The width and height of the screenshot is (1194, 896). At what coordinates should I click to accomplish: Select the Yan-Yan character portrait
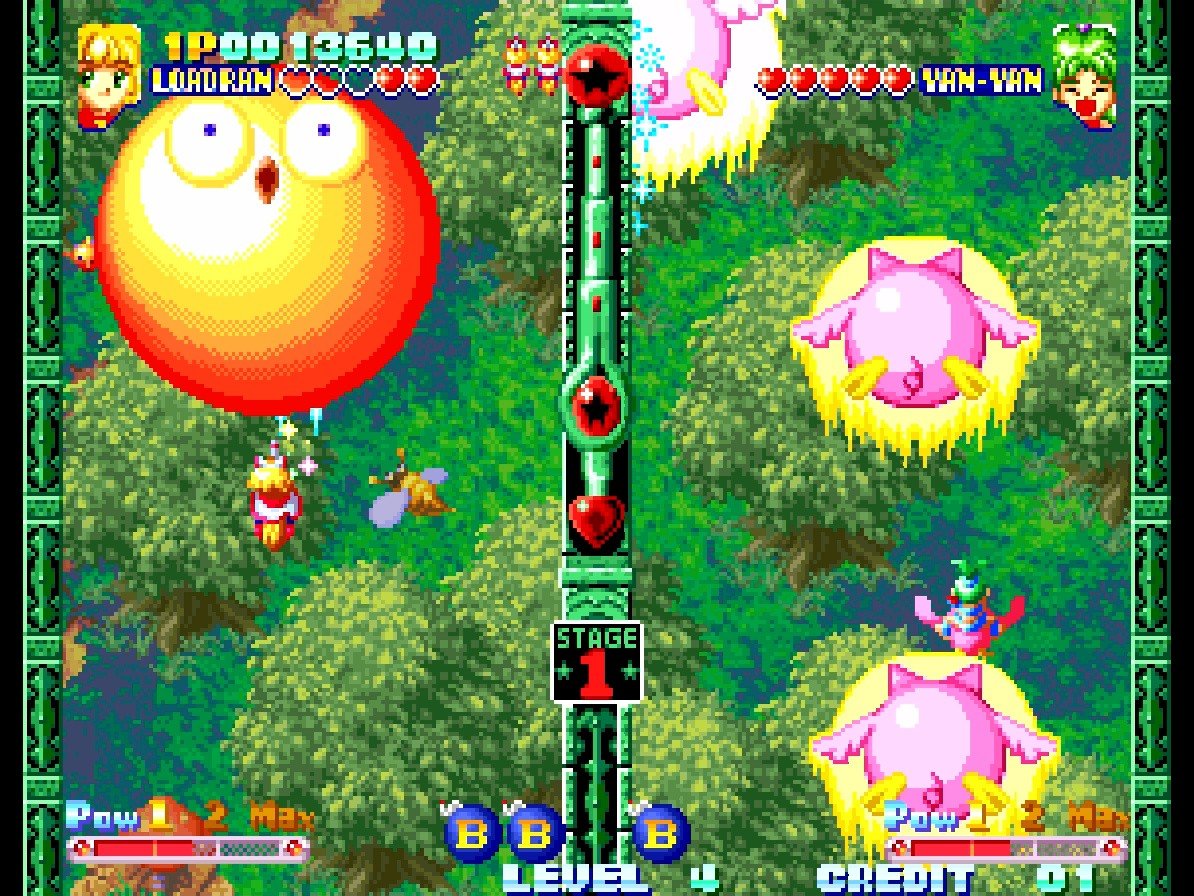click(1084, 76)
